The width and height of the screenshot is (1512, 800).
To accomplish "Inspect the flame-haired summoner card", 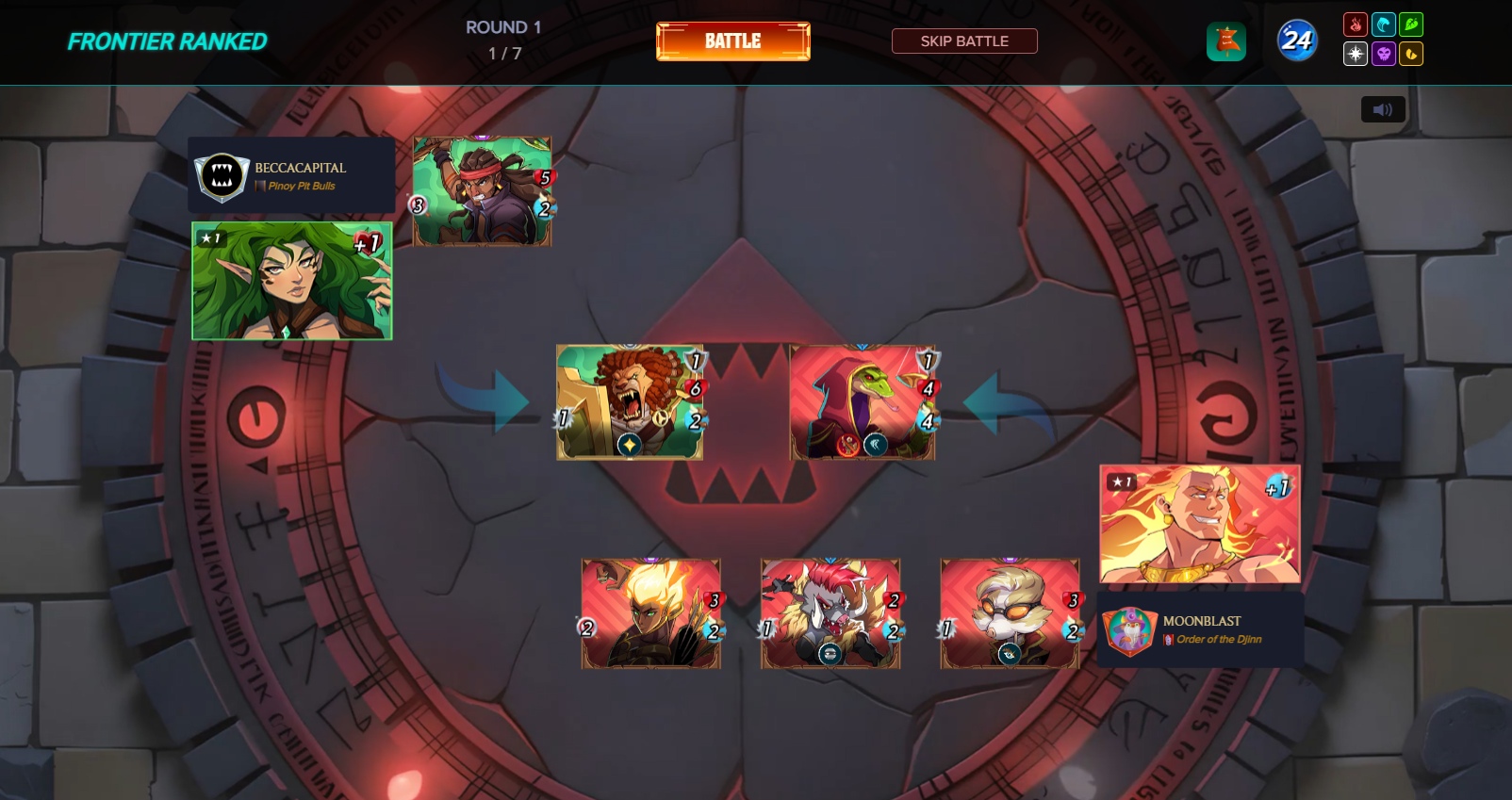I will pos(1199,524).
